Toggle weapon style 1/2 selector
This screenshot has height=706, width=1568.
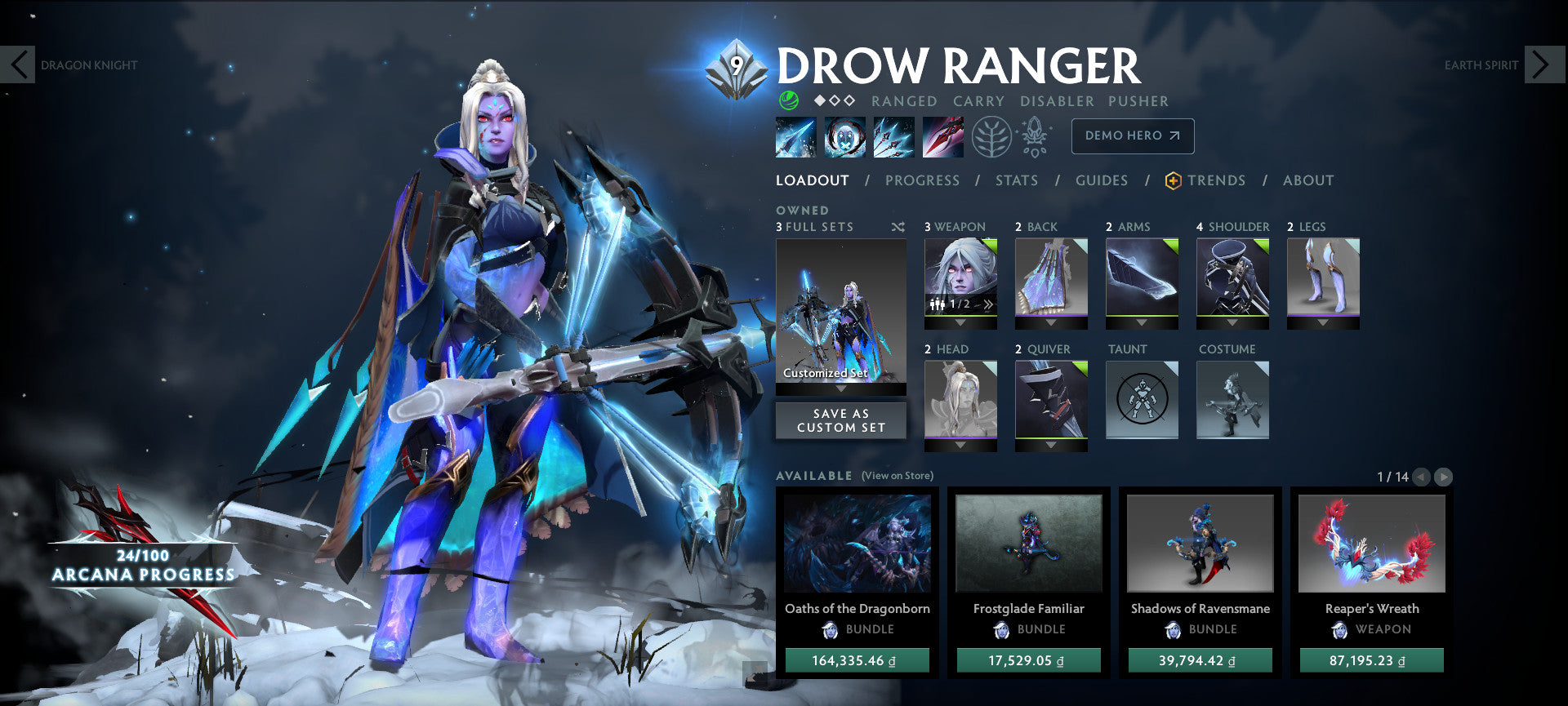[960, 304]
